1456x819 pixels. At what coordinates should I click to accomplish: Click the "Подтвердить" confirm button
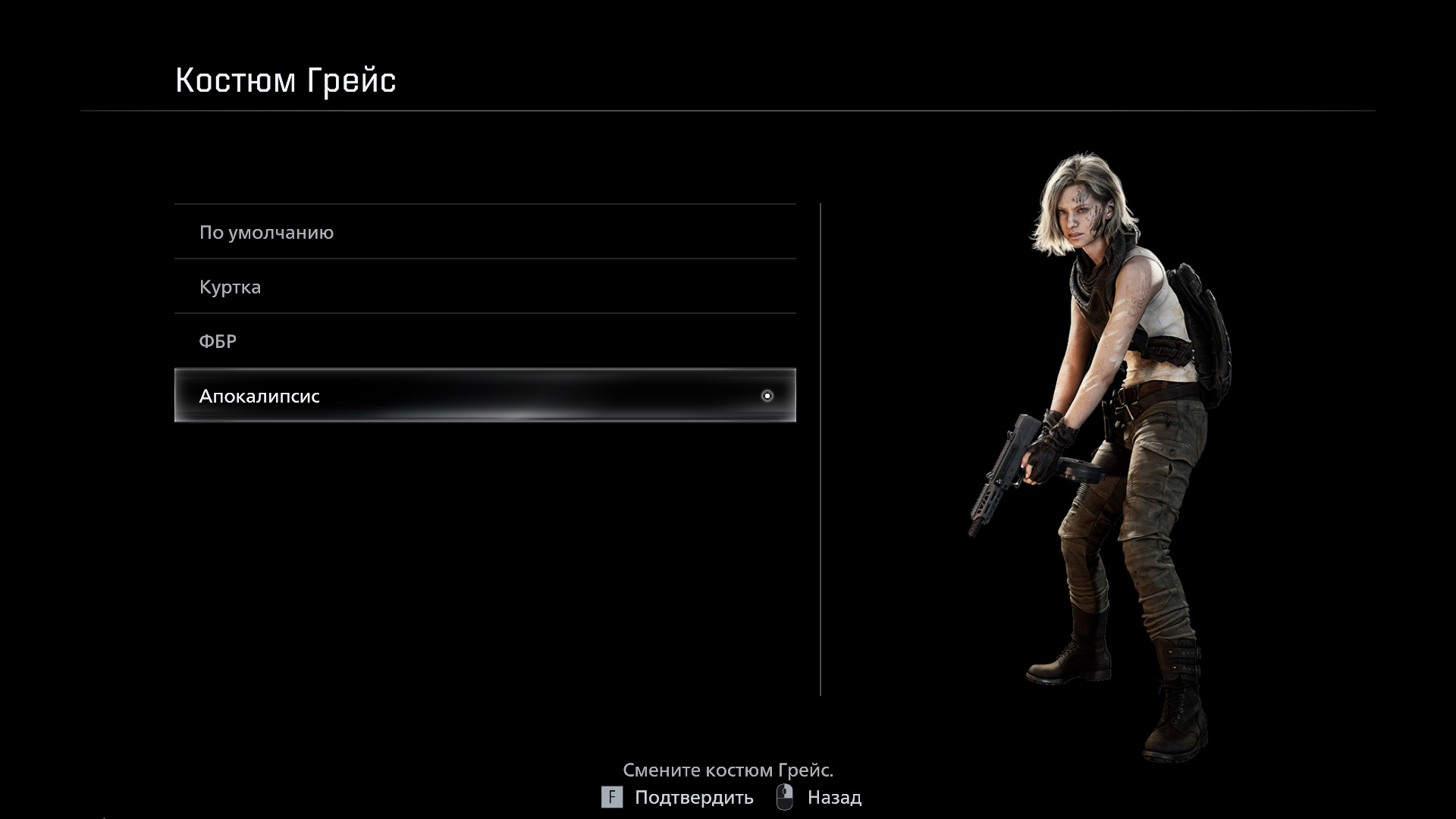[677, 798]
